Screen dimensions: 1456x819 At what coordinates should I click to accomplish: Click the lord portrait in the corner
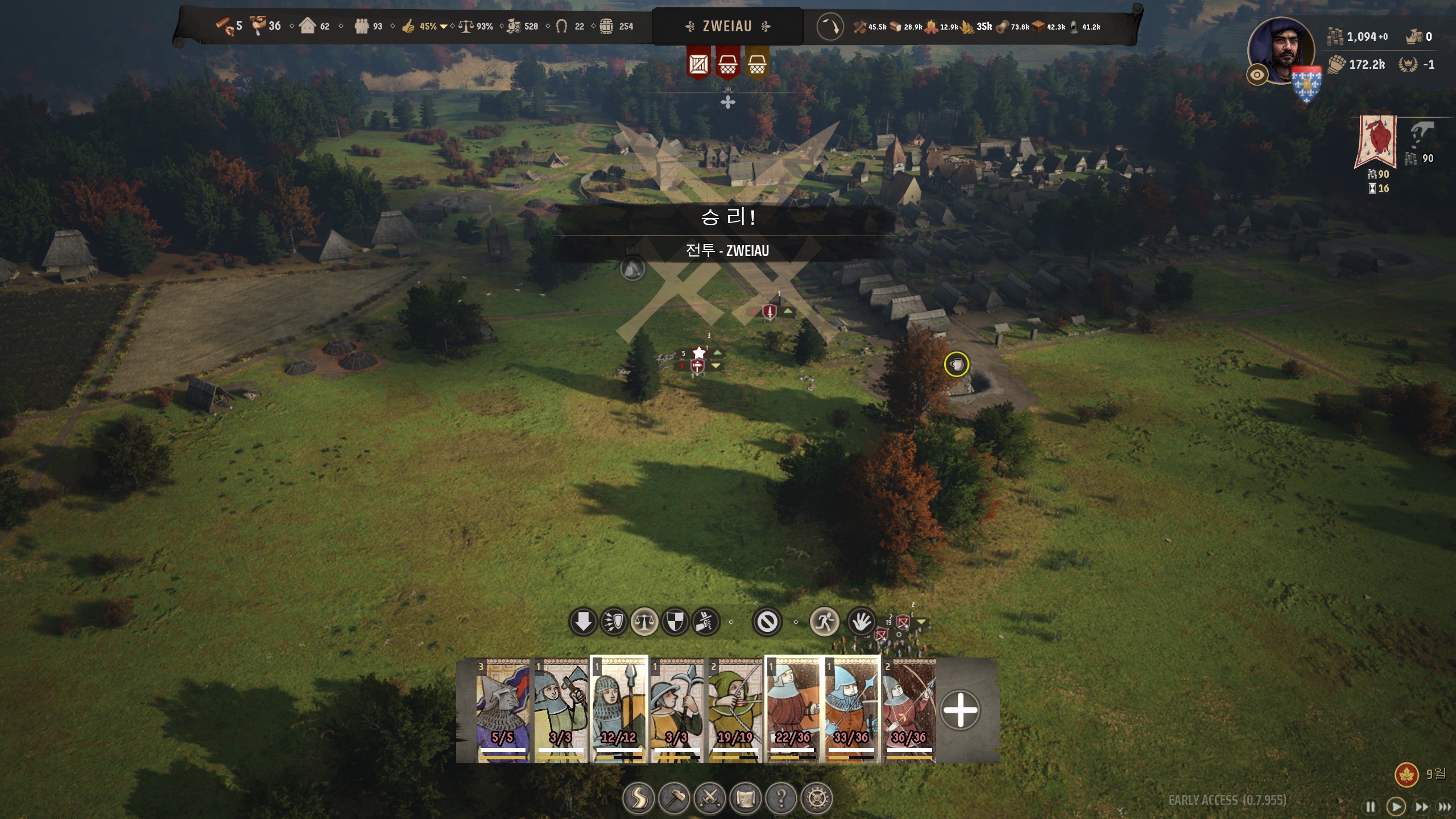tap(1281, 51)
